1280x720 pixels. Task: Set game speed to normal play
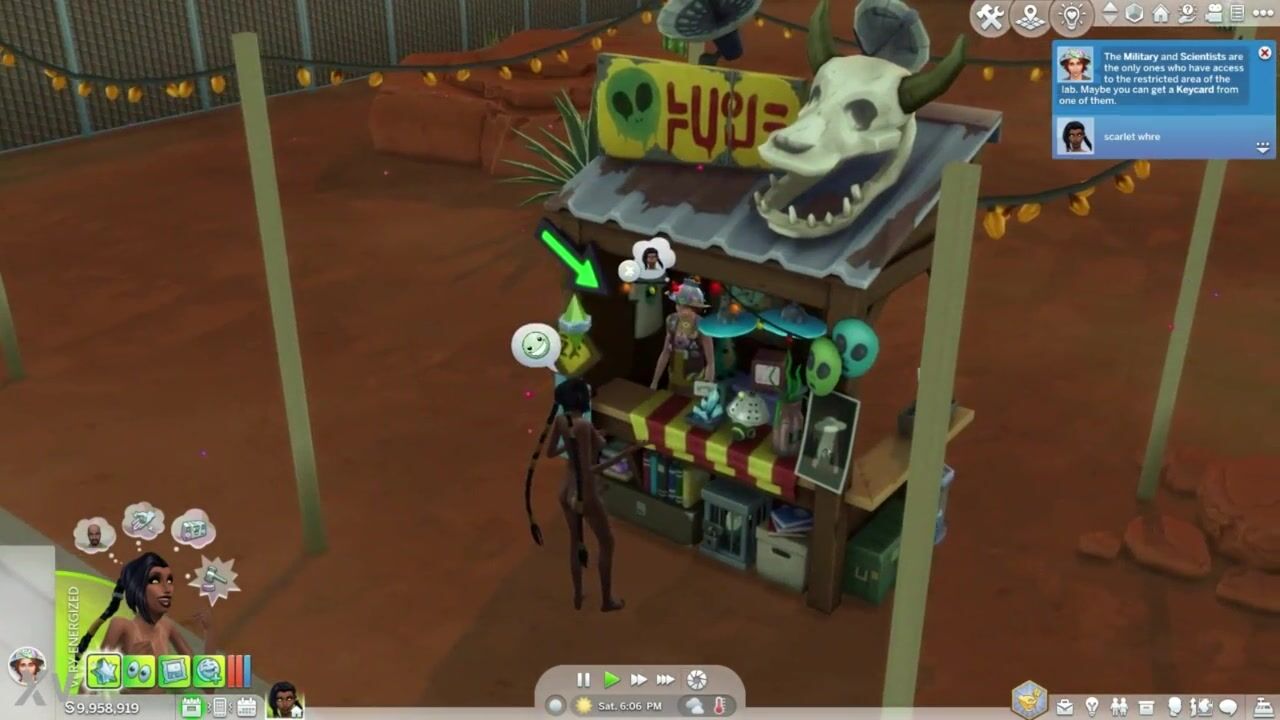coord(612,680)
